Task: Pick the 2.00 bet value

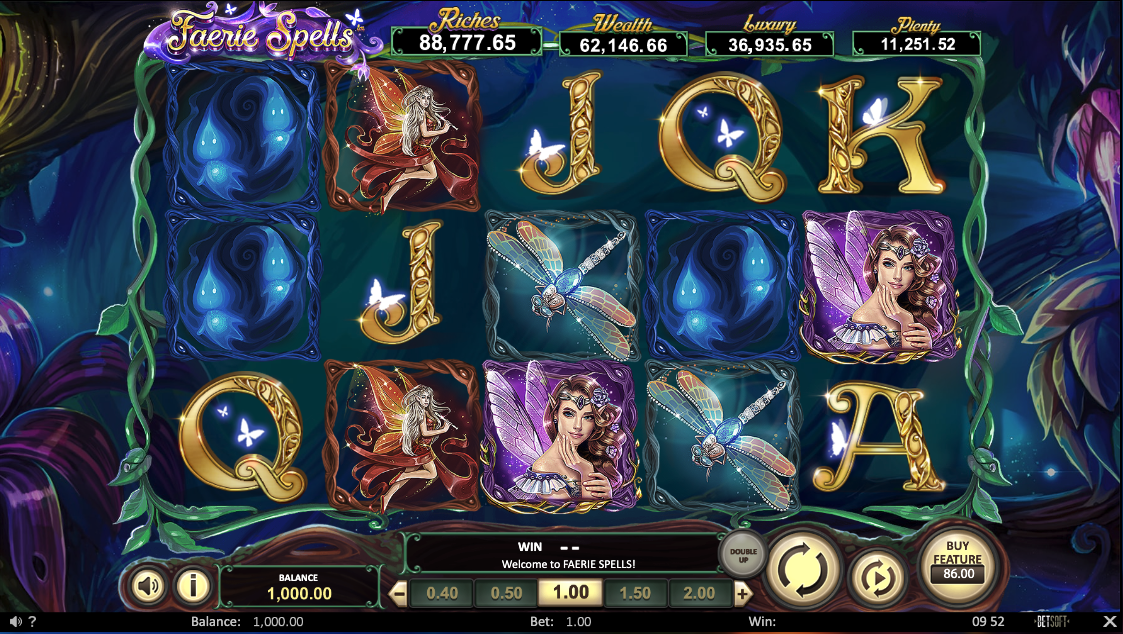Action: point(699,593)
